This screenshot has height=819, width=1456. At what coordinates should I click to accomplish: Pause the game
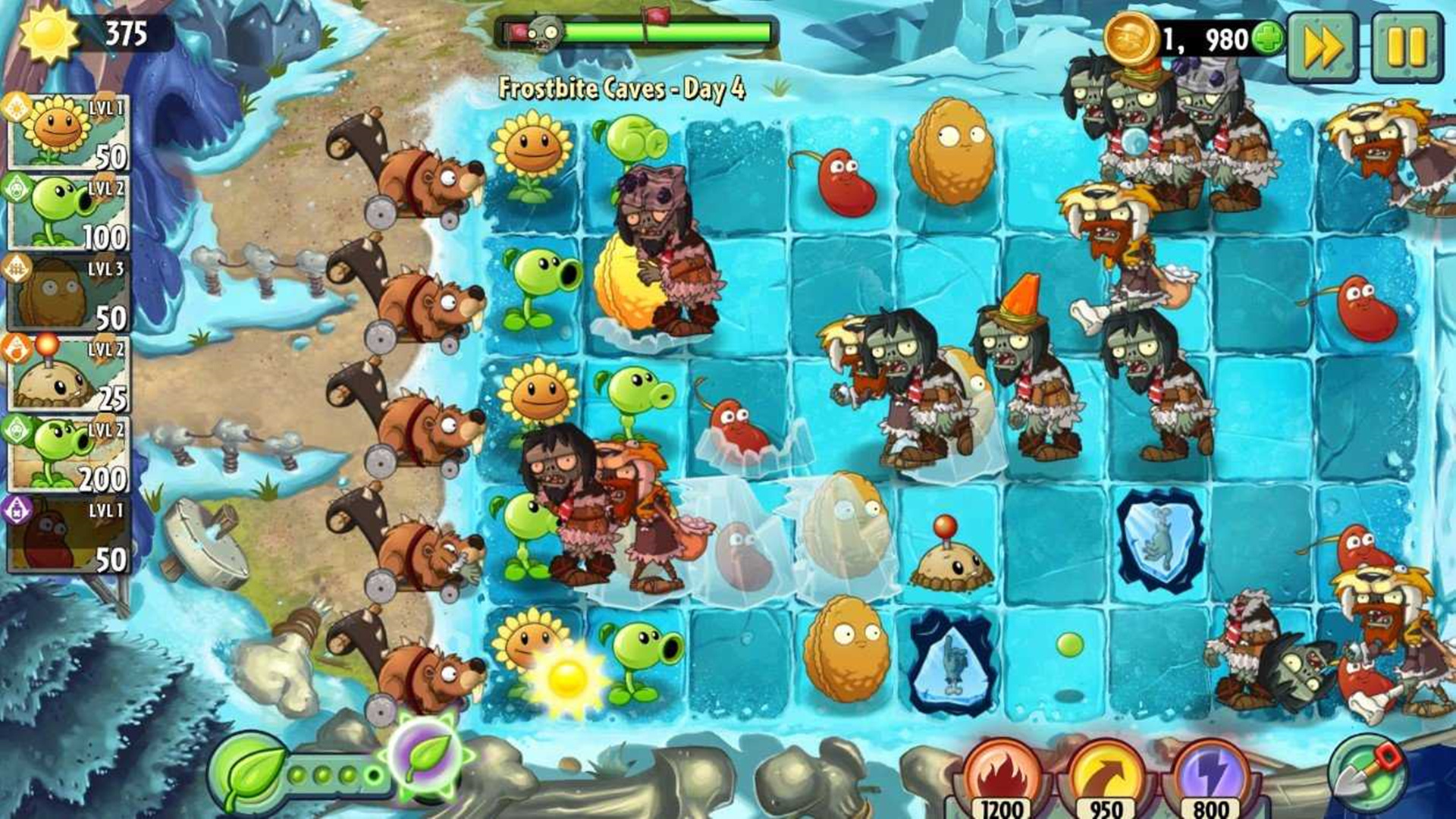tap(1407, 47)
